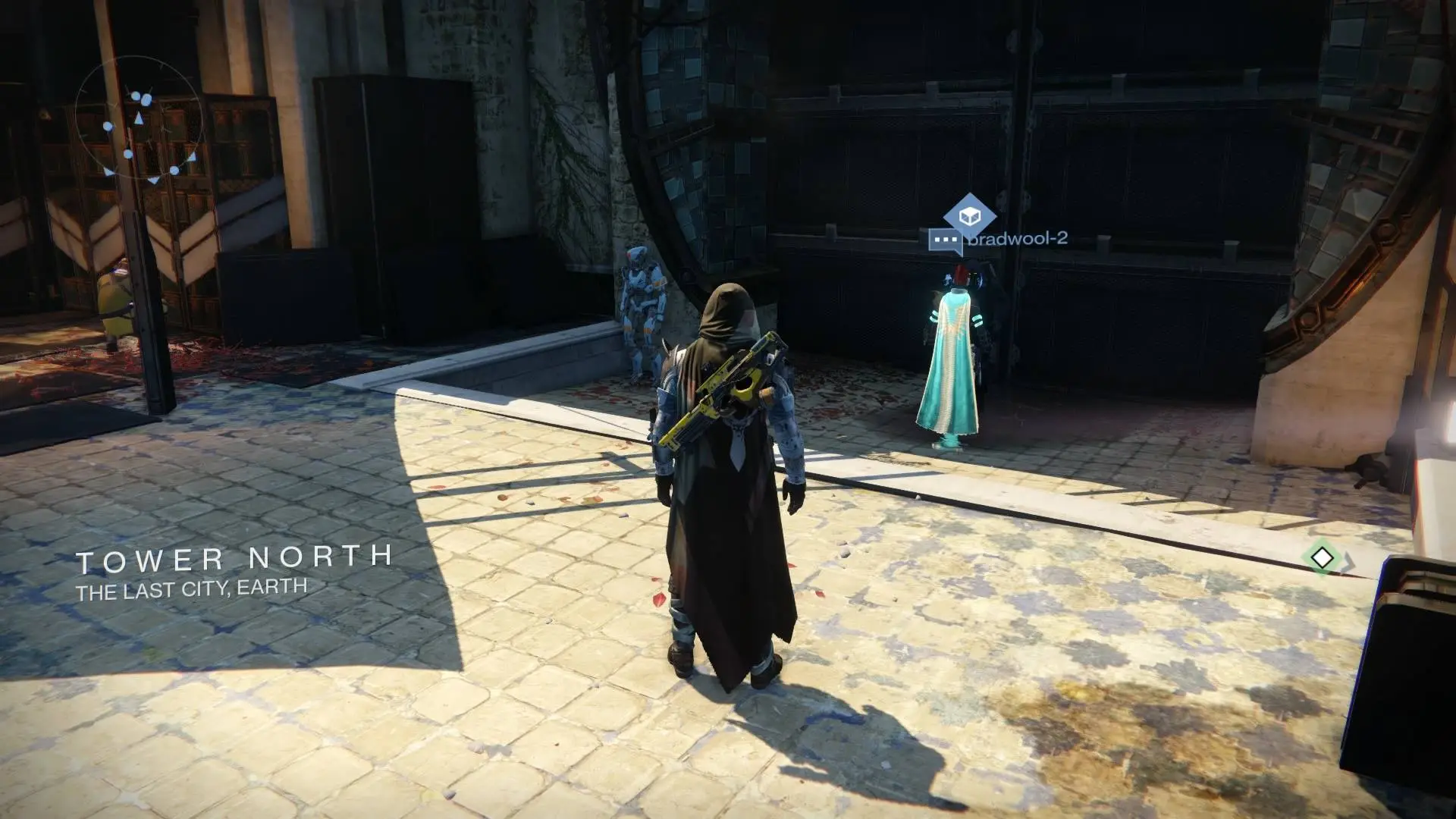This screenshot has height=819, width=1456.
Task: Click the right-edge triangle blip on radar
Action: (x=193, y=158)
